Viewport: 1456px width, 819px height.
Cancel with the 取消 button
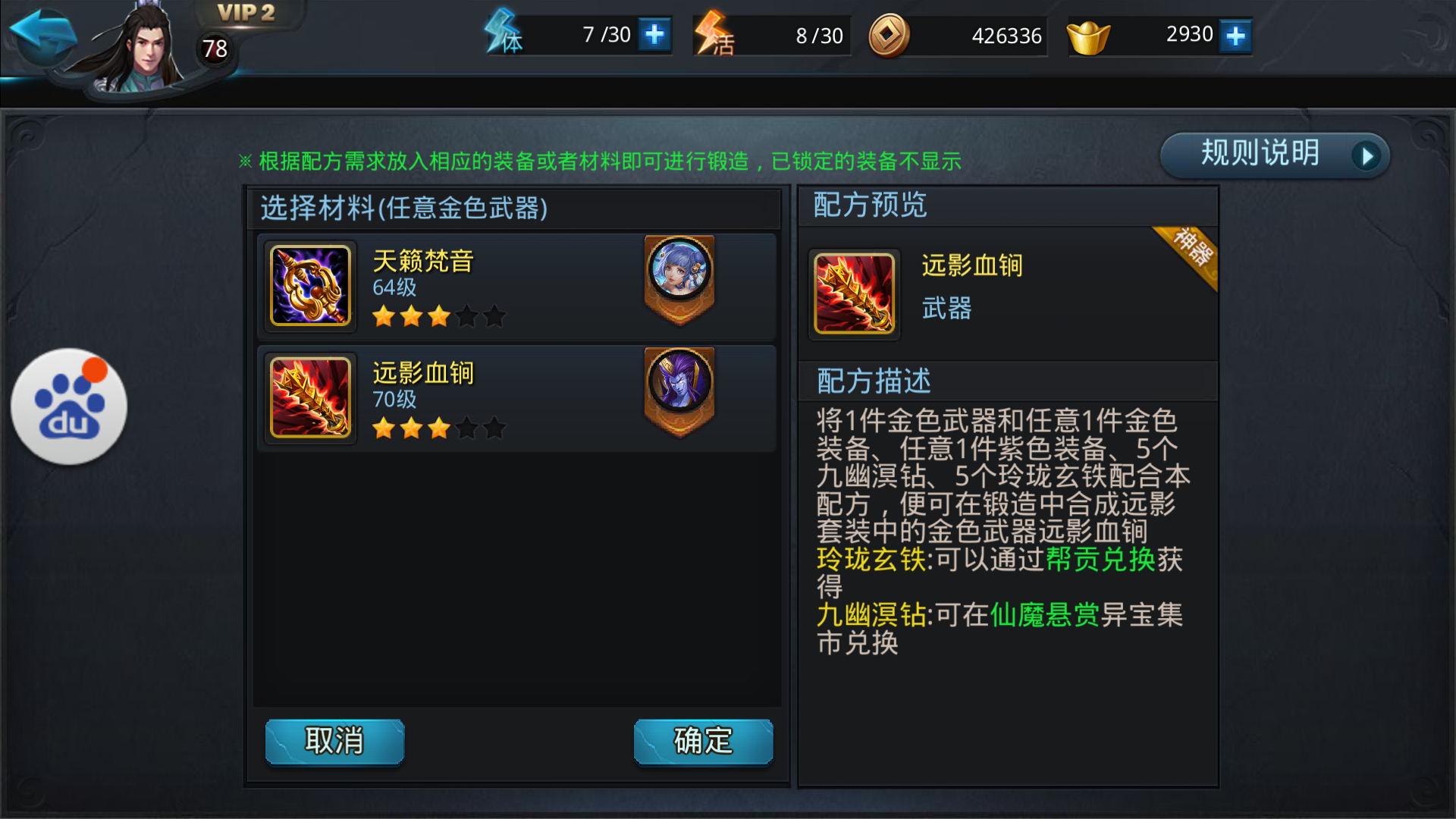pos(334,741)
